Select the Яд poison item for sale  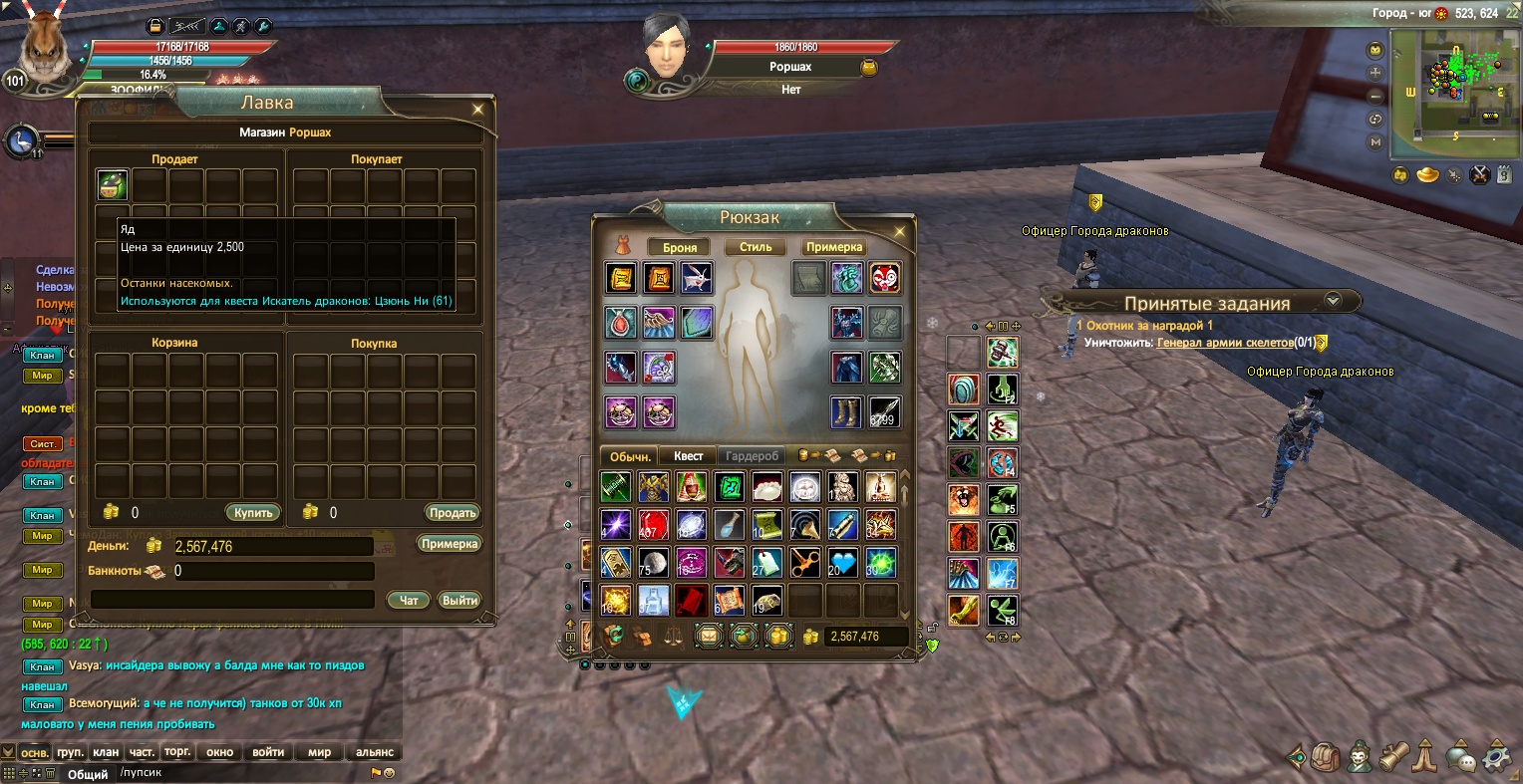[x=113, y=185]
